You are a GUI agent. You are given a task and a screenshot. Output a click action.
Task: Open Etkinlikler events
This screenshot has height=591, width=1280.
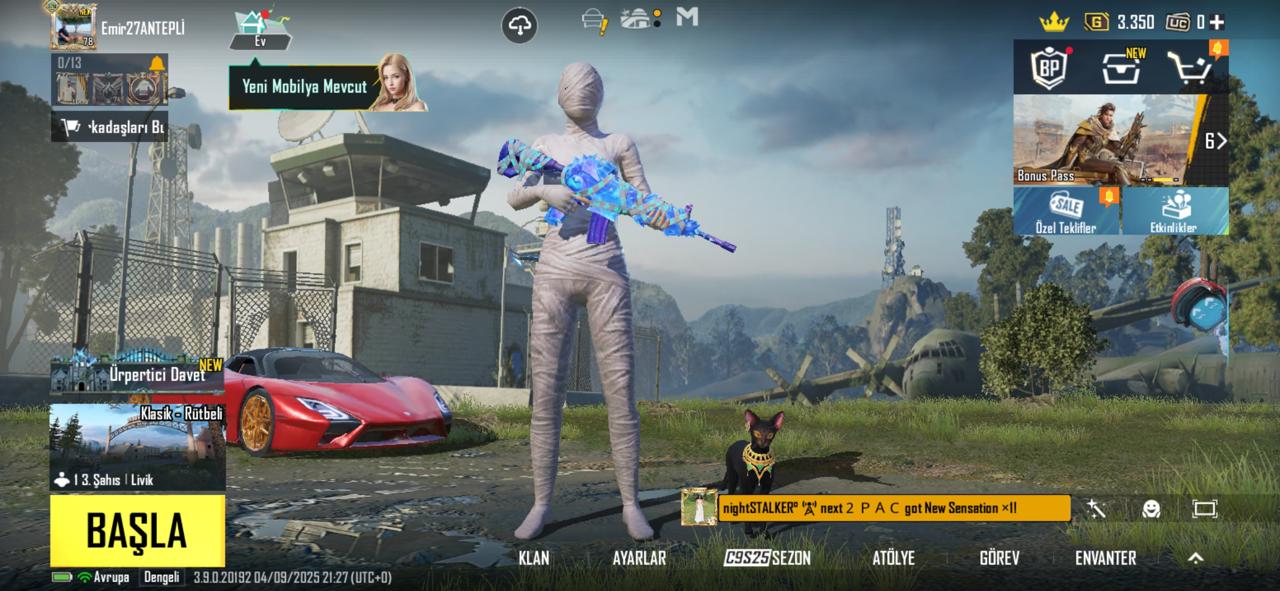[x=1175, y=210]
